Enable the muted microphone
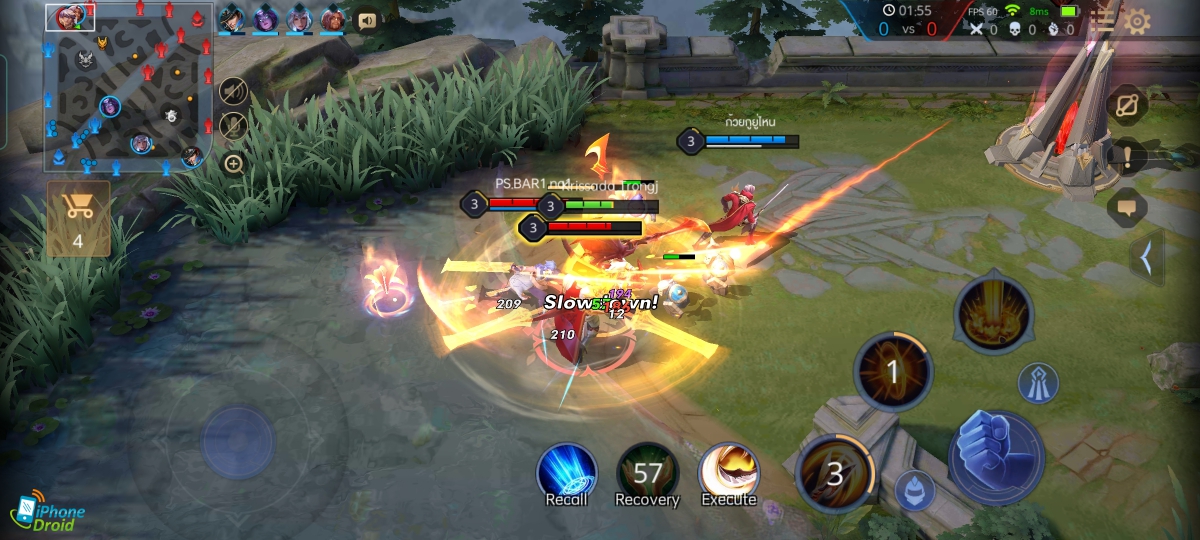 [x=233, y=126]
